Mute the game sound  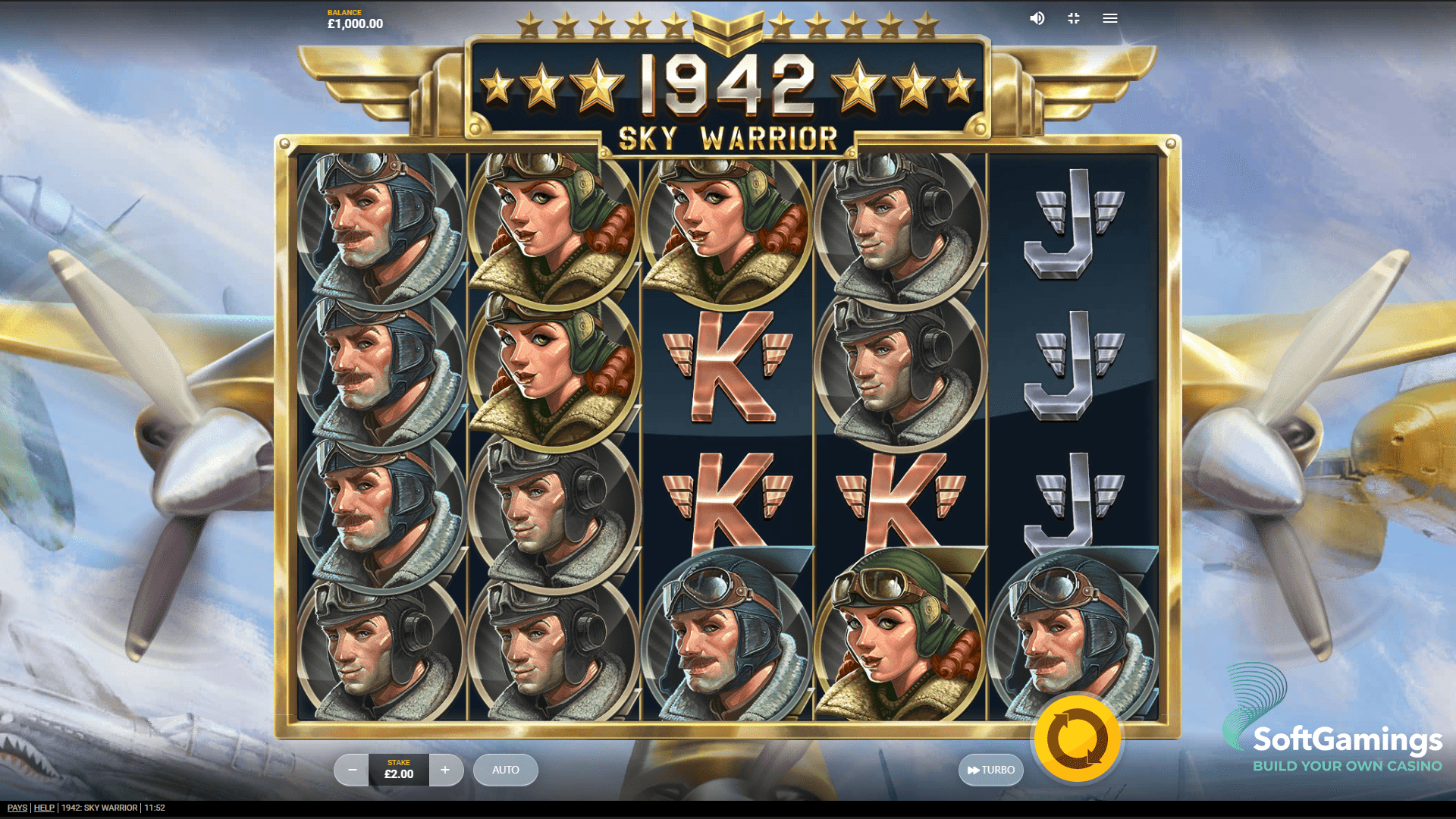1037,18
